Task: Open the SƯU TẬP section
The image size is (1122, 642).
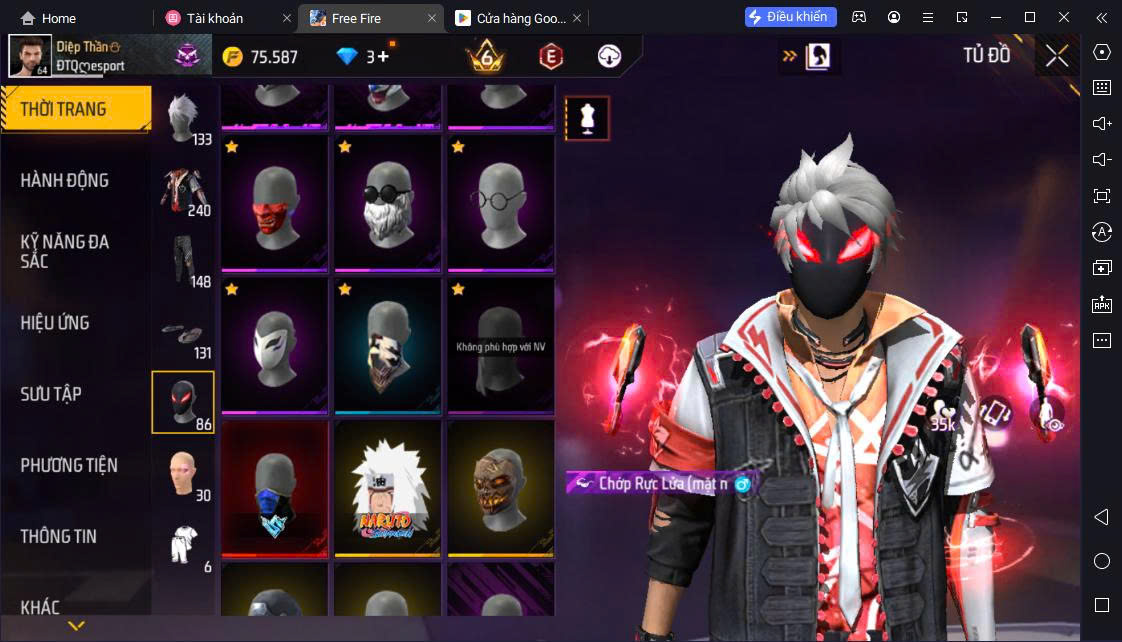Action: (51, 394)
